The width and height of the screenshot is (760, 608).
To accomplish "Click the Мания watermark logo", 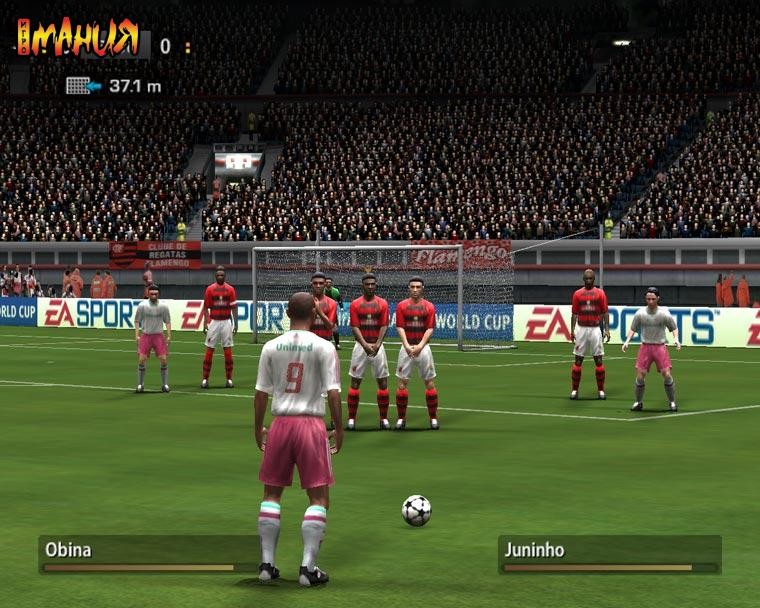I will 78,37.
